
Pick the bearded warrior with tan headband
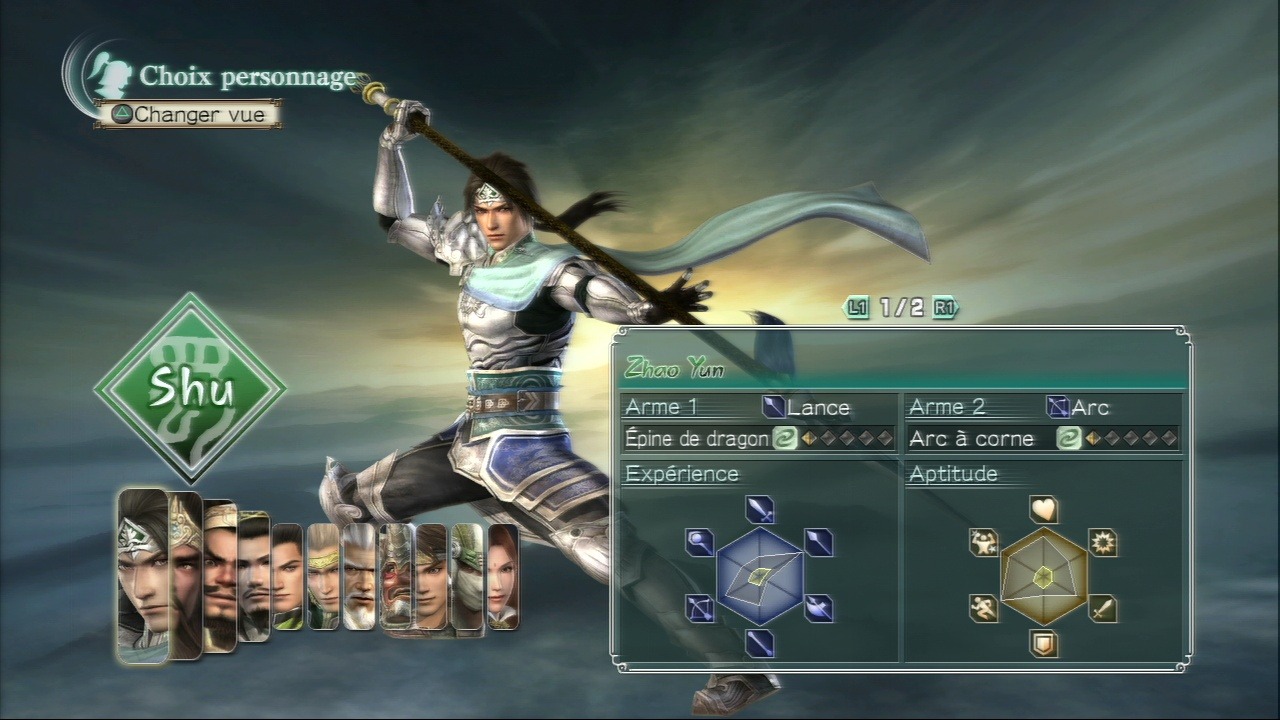point(220,577)
